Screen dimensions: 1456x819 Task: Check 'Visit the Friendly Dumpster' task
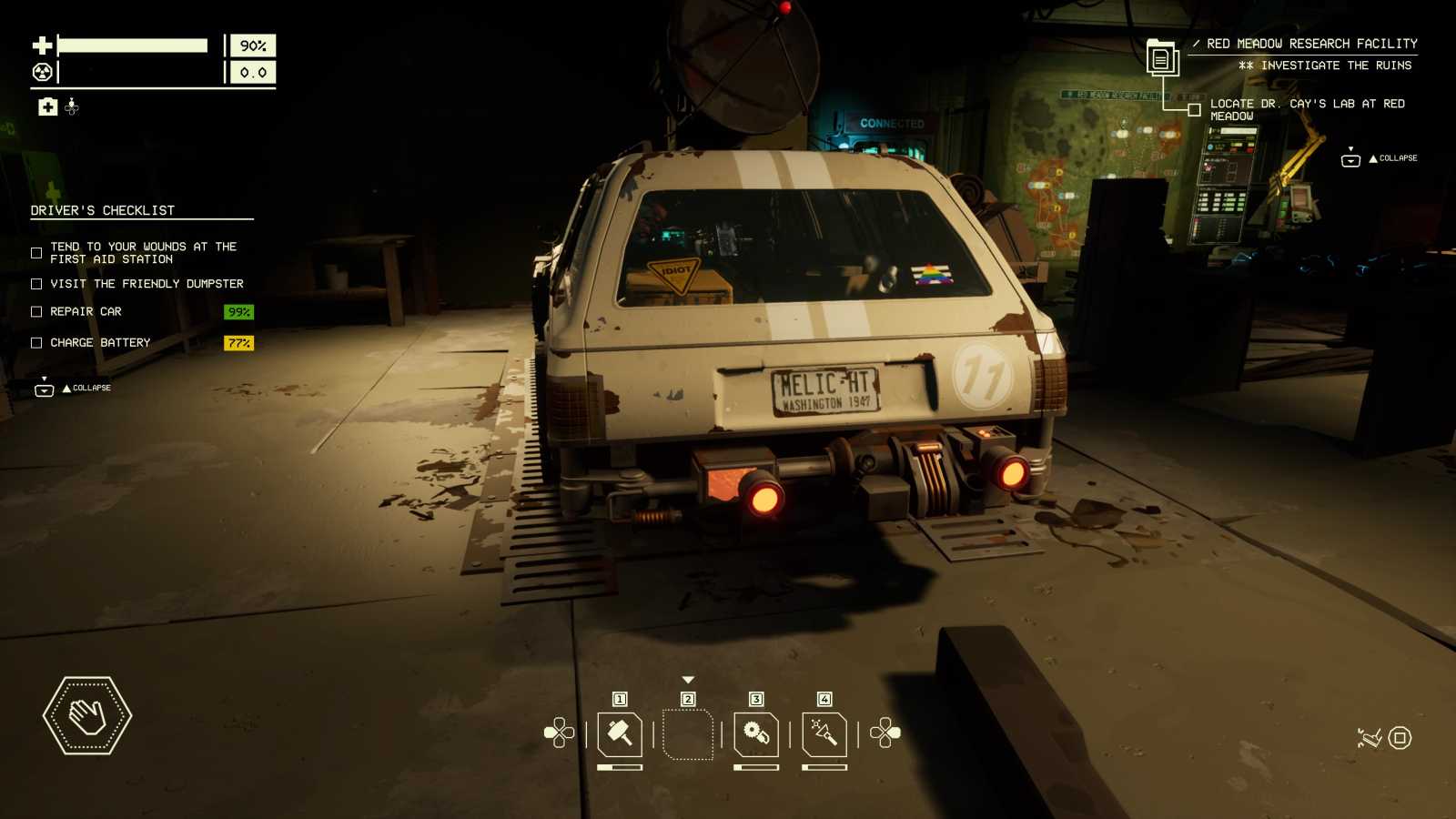pyautogui.click(x=35, y=283)
